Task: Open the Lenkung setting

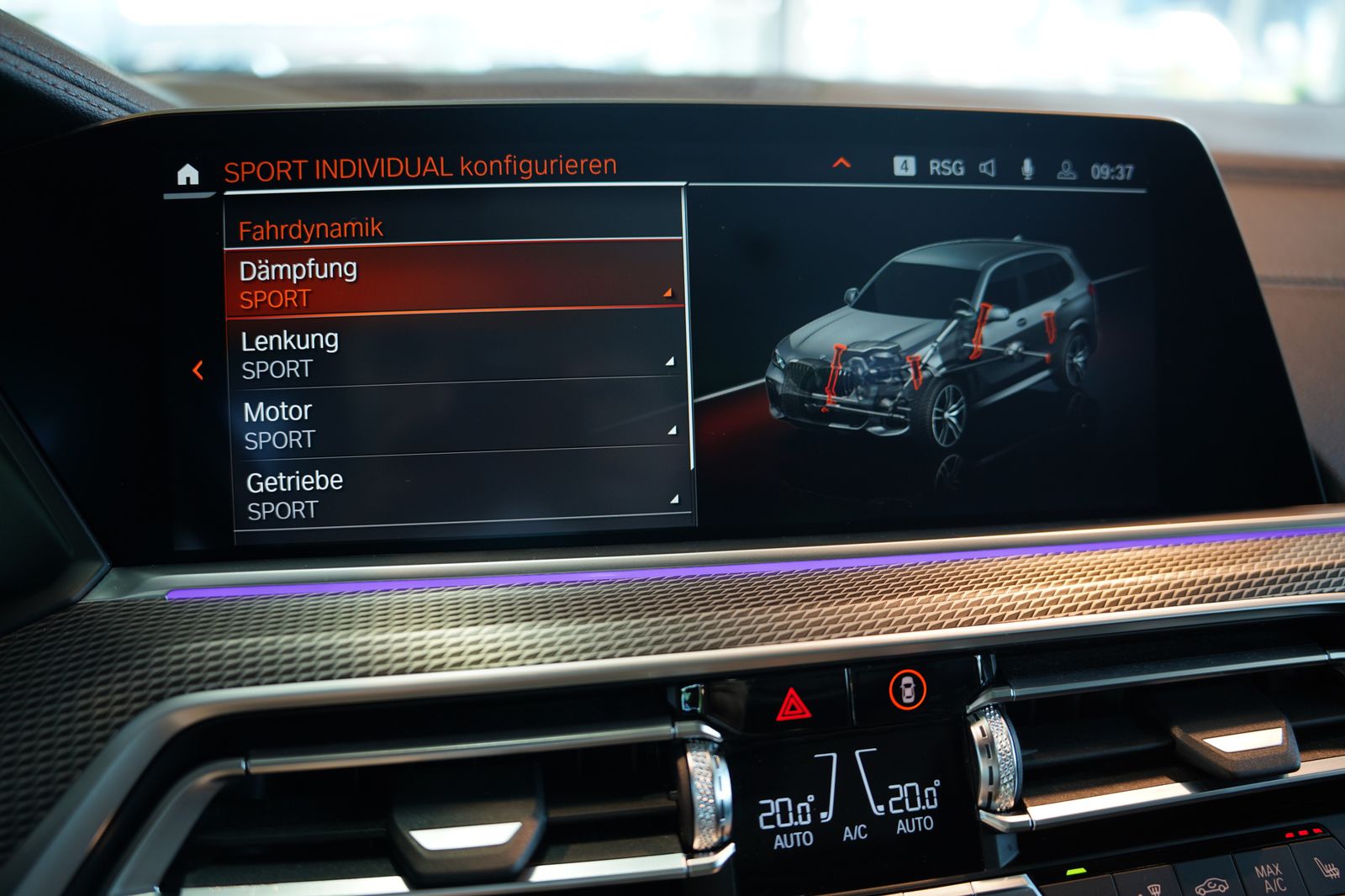Action: coord(456,353)
